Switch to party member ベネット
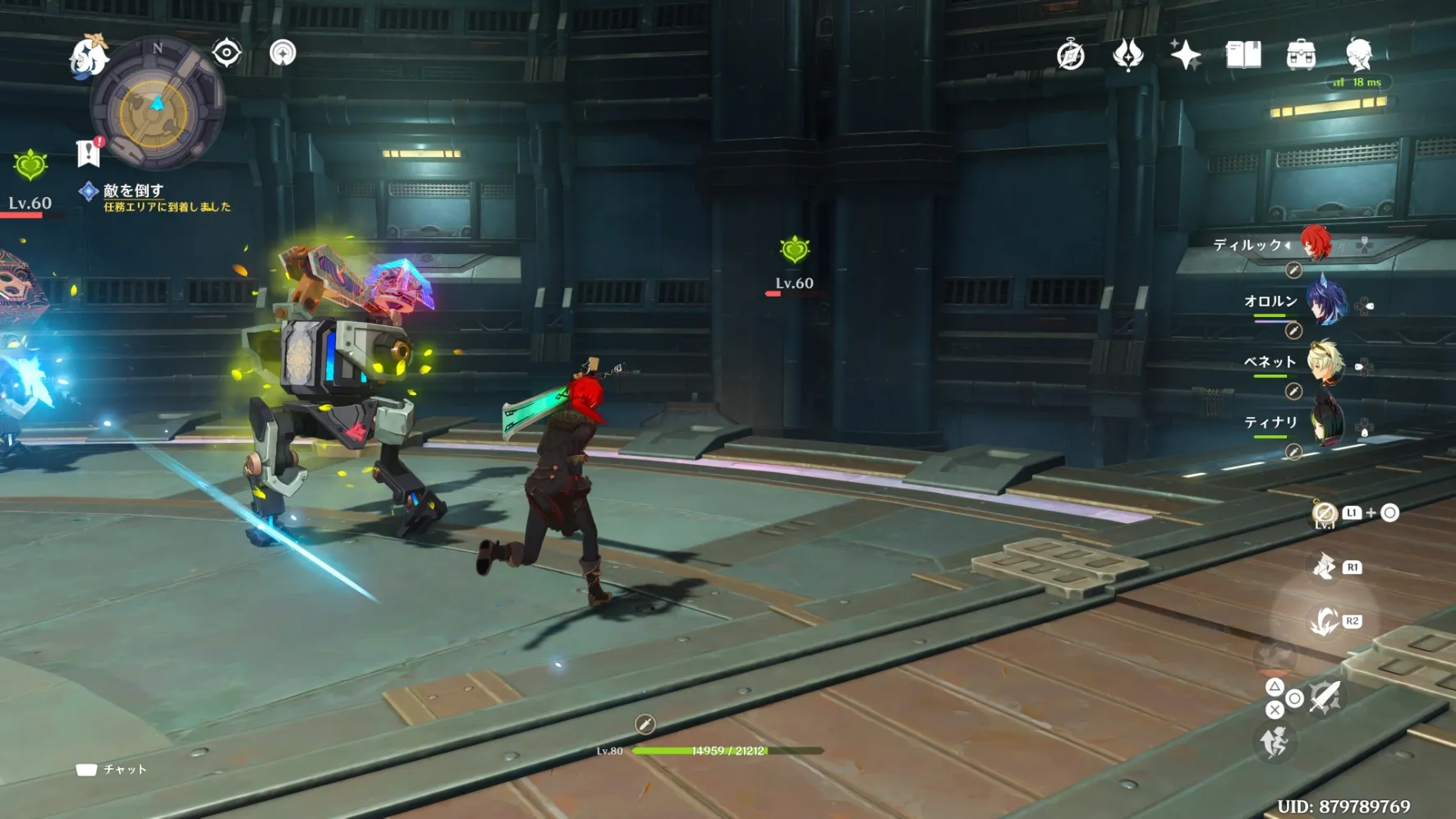The width and height of the screenshot is (1456, 819). pos(1324,363)
